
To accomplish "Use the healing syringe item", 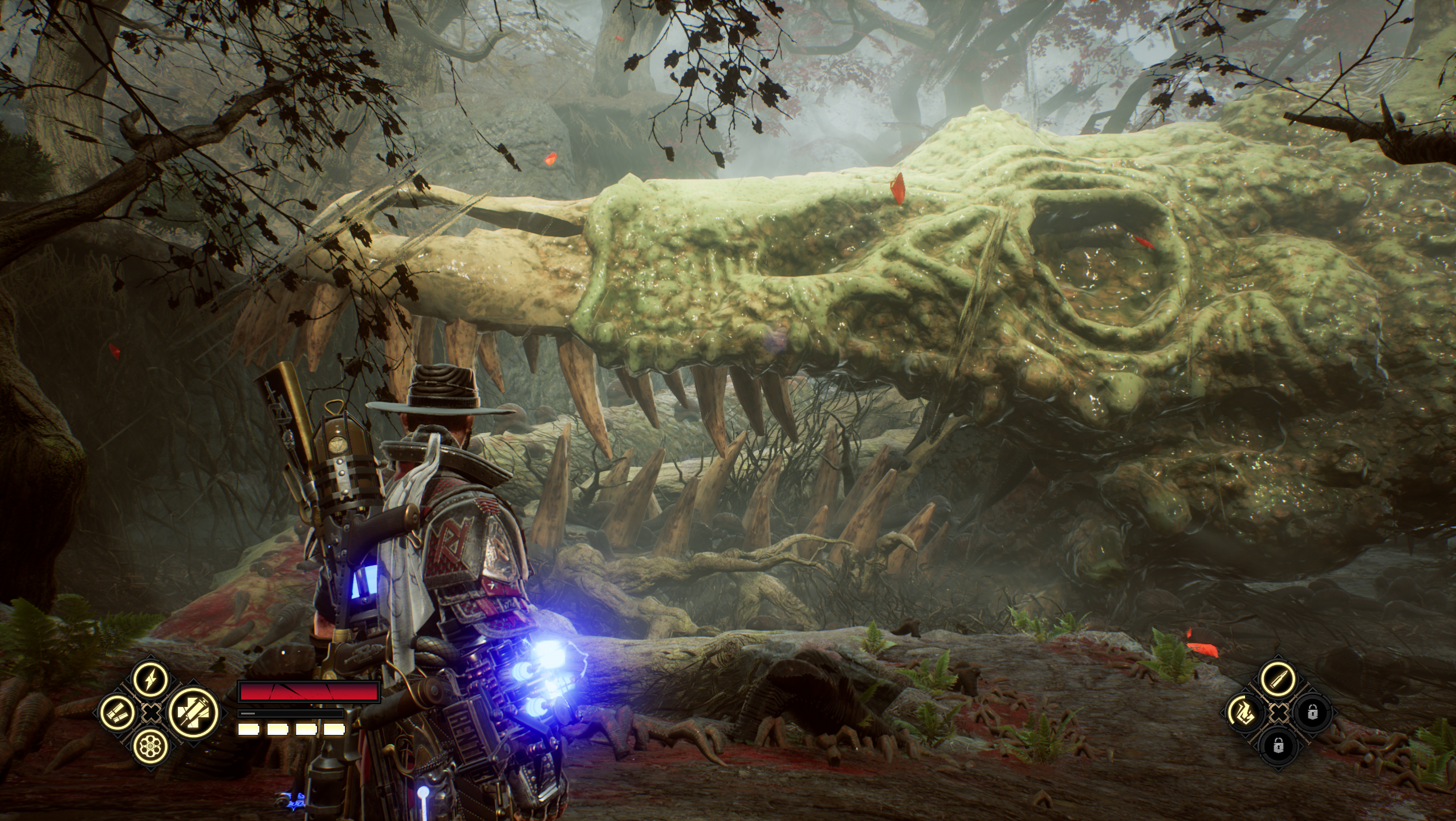I will (193, 712).
